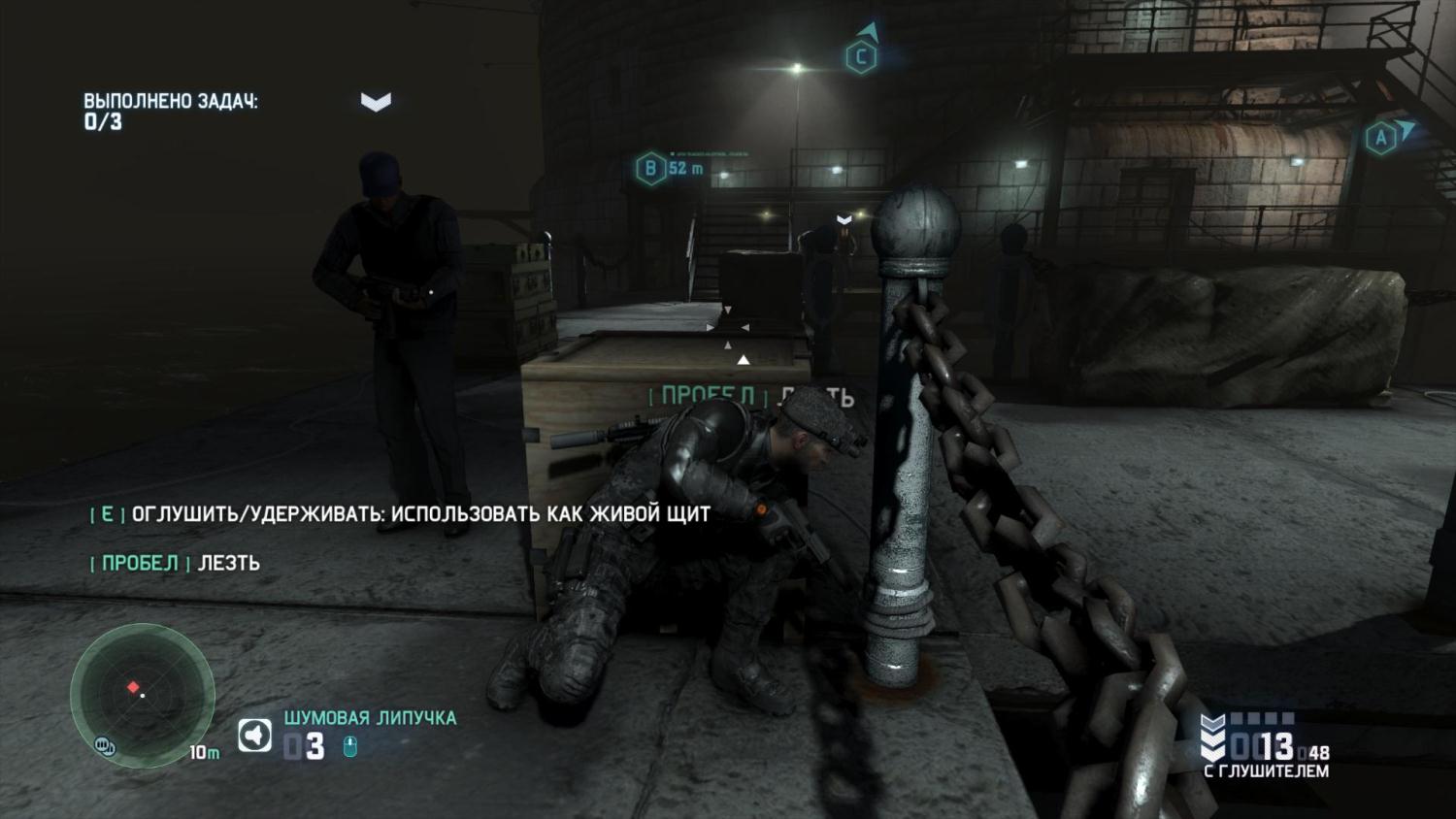Click objective marker C hexagon
1456x819 pixels.
[x=860, y=57]
